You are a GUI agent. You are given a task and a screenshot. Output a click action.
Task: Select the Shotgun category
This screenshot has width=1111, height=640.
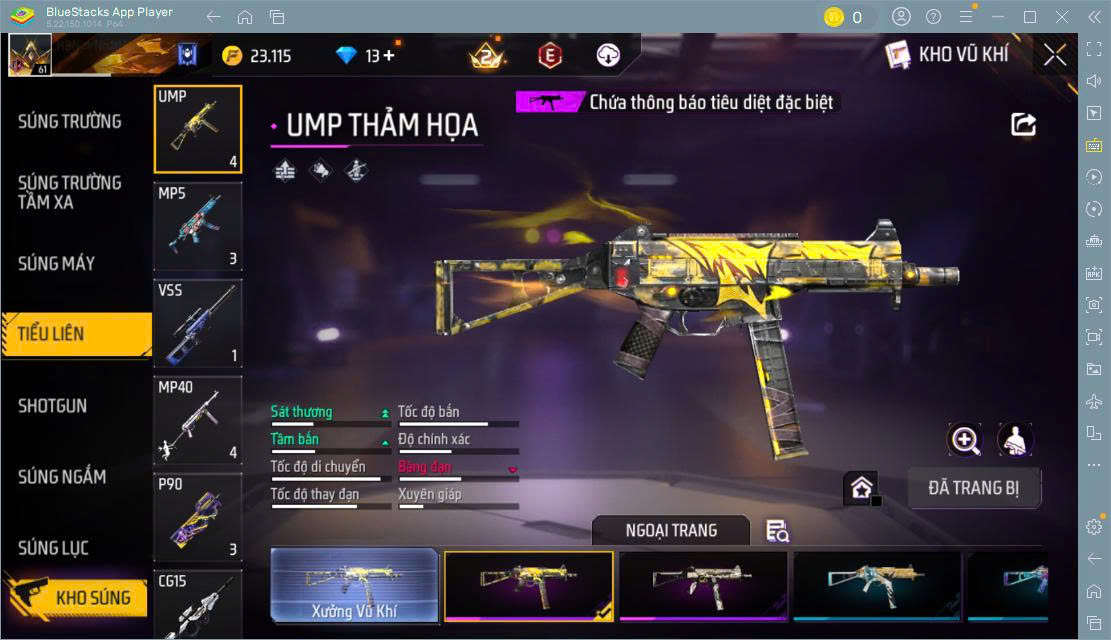[x=53, y=405]
